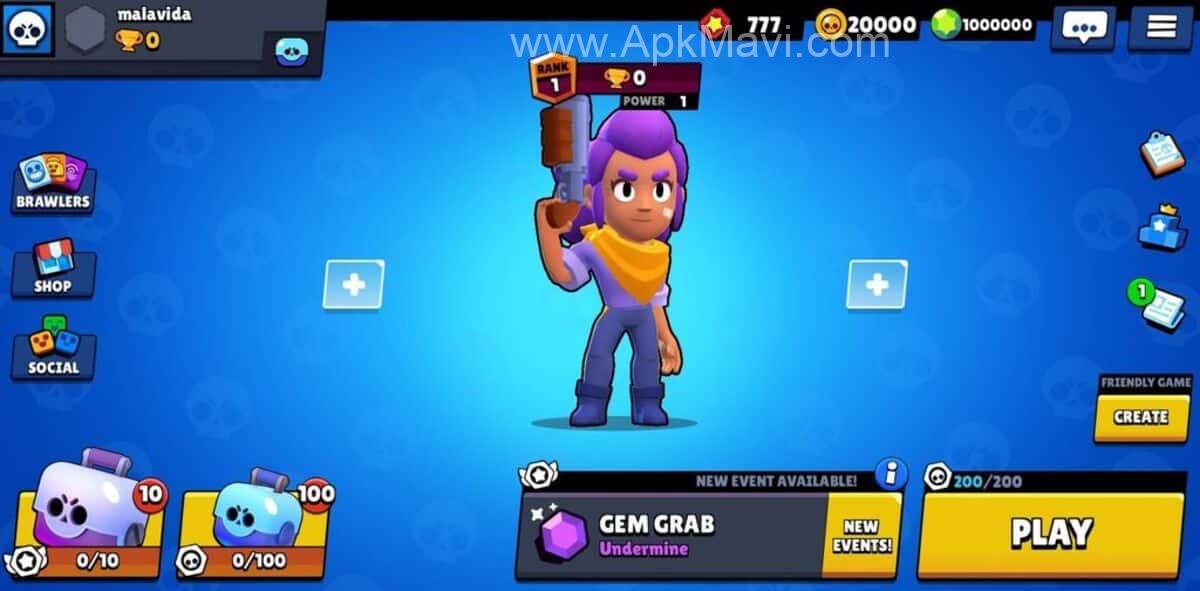Open the chat speech bubble button

click(1083, 27)
